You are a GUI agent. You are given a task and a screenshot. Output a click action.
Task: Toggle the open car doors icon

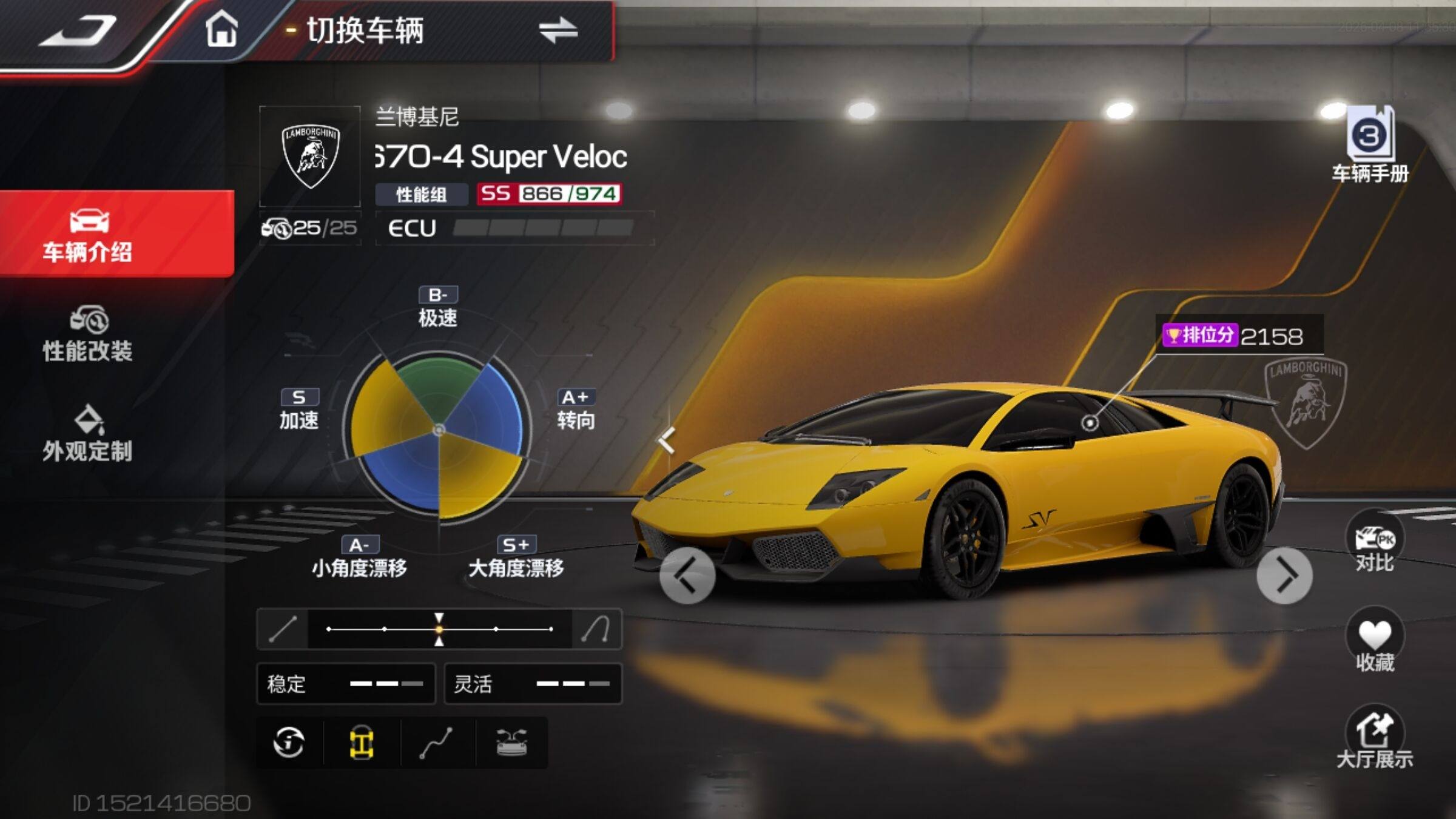tap(511, 743)
